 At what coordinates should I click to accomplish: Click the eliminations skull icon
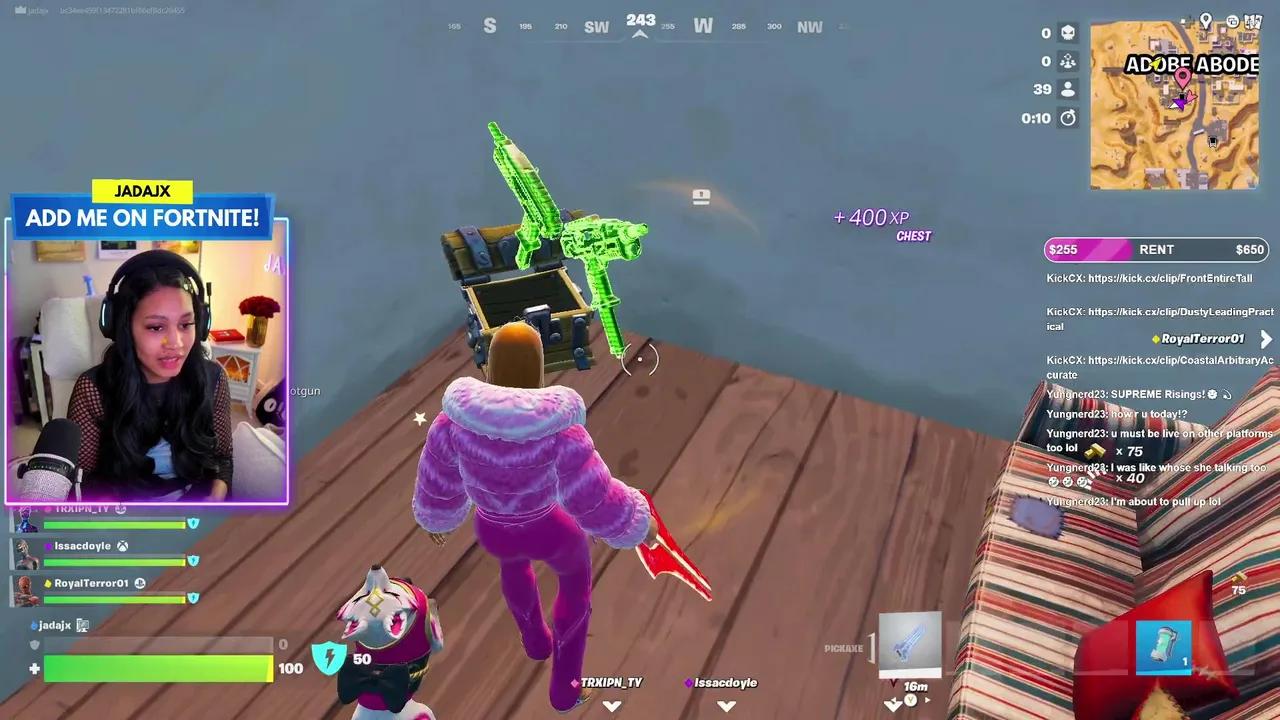pyautogui.click(x=1069, y=32)
